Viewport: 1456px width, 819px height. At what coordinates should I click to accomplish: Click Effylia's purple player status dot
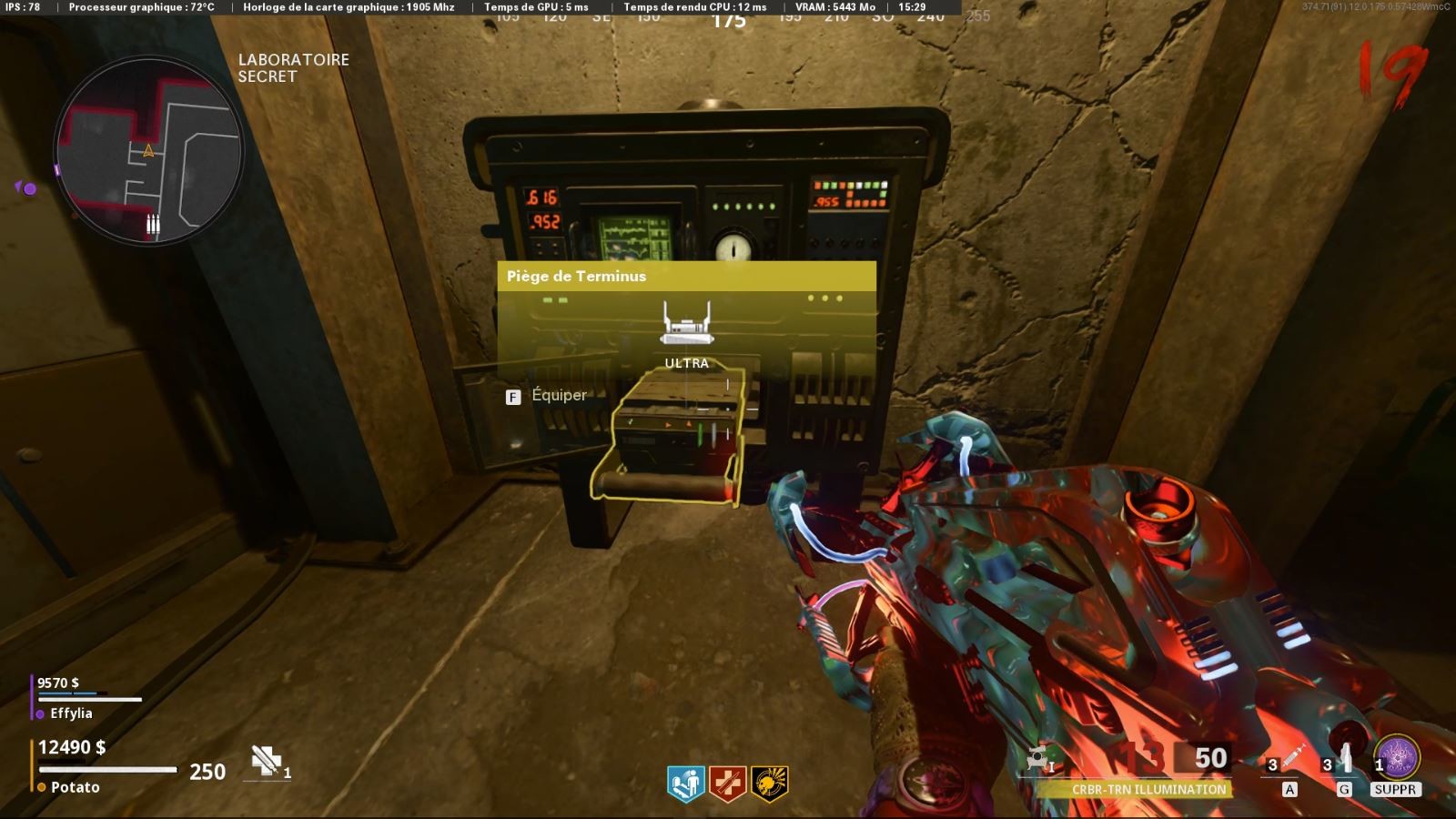click(x=40, y=713)
